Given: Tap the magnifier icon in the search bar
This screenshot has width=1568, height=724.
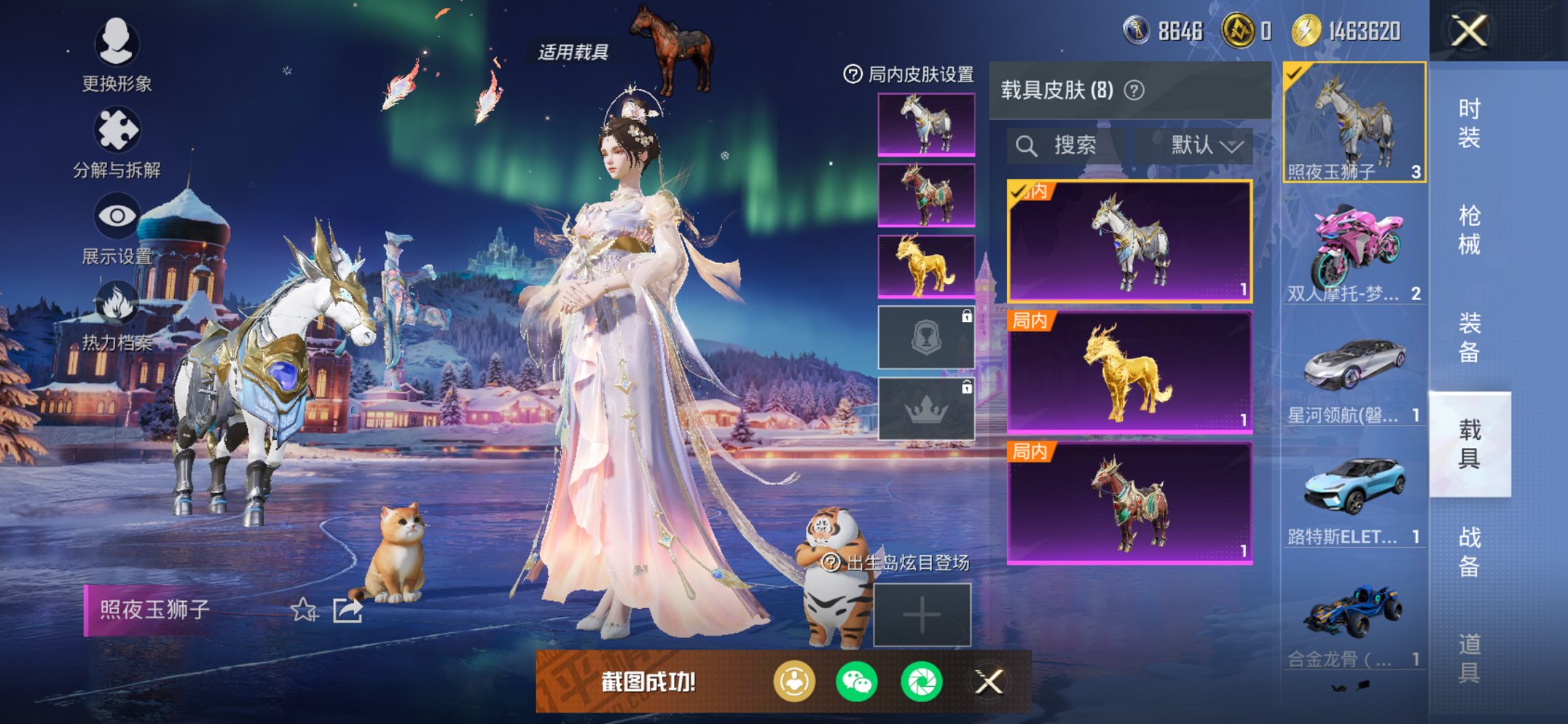Looking at the screenshot, I should click(x=1029, y=145).
